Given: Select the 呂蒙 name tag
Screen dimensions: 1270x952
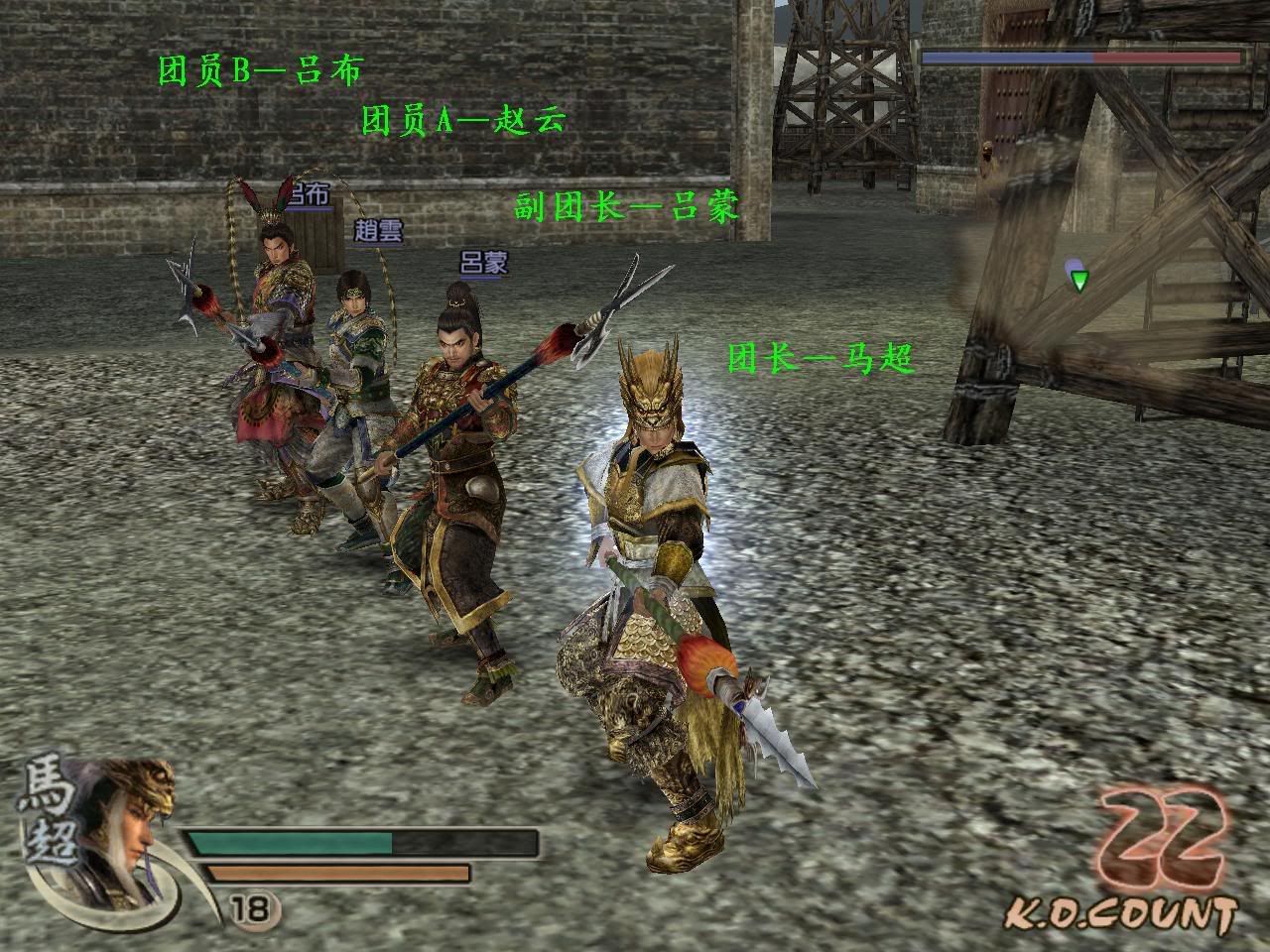Looking at the screenshot, I should 484,263.
